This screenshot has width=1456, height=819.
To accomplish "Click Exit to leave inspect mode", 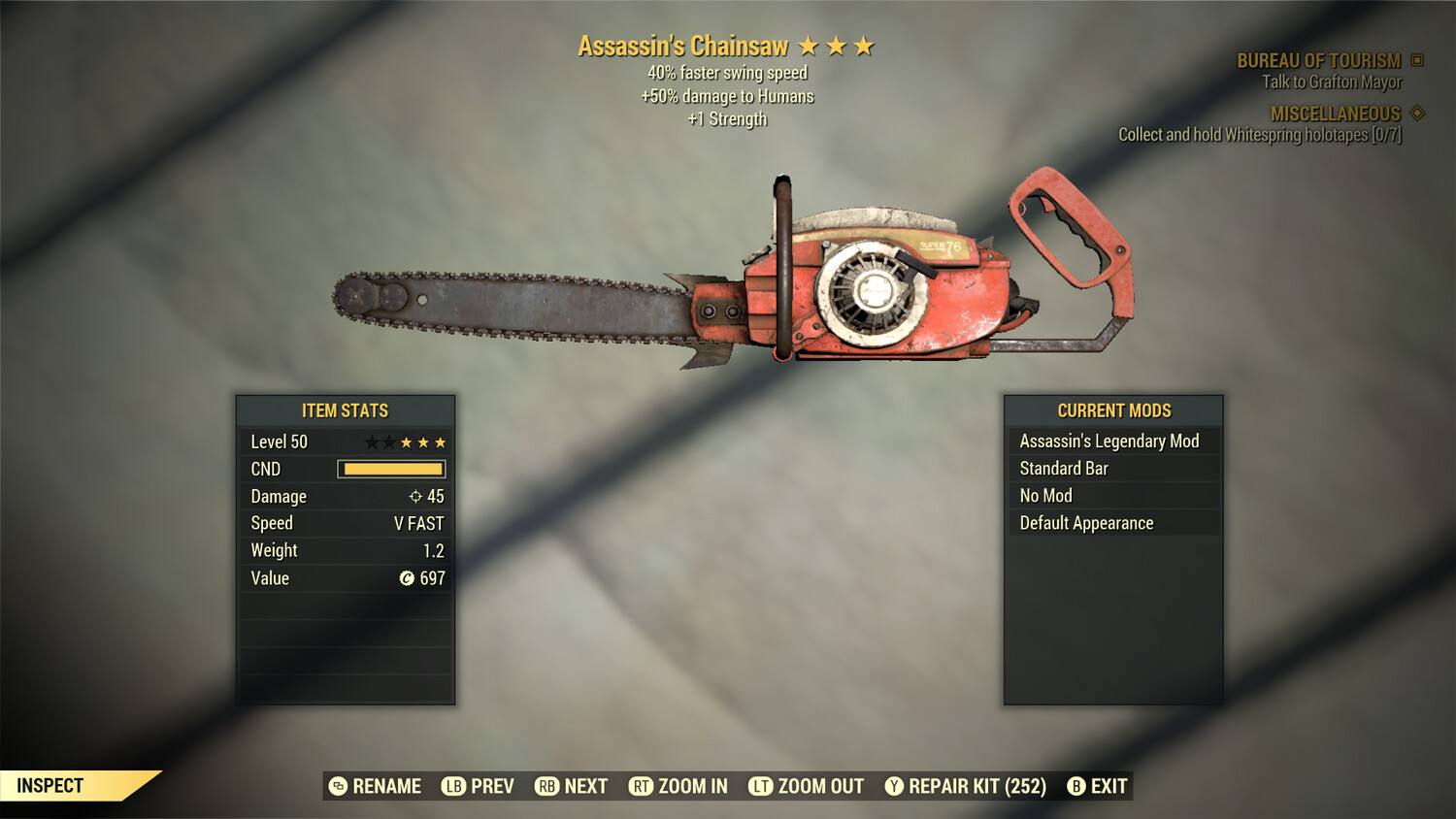I will point(1108,786).
